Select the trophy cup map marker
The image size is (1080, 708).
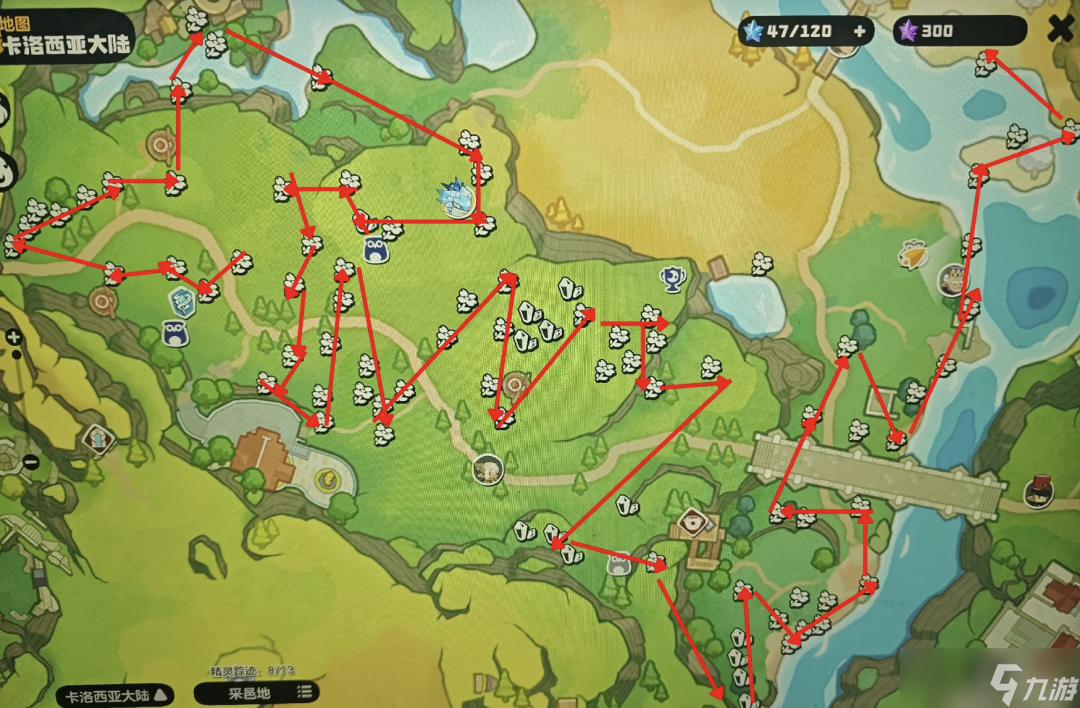[673, 277]
